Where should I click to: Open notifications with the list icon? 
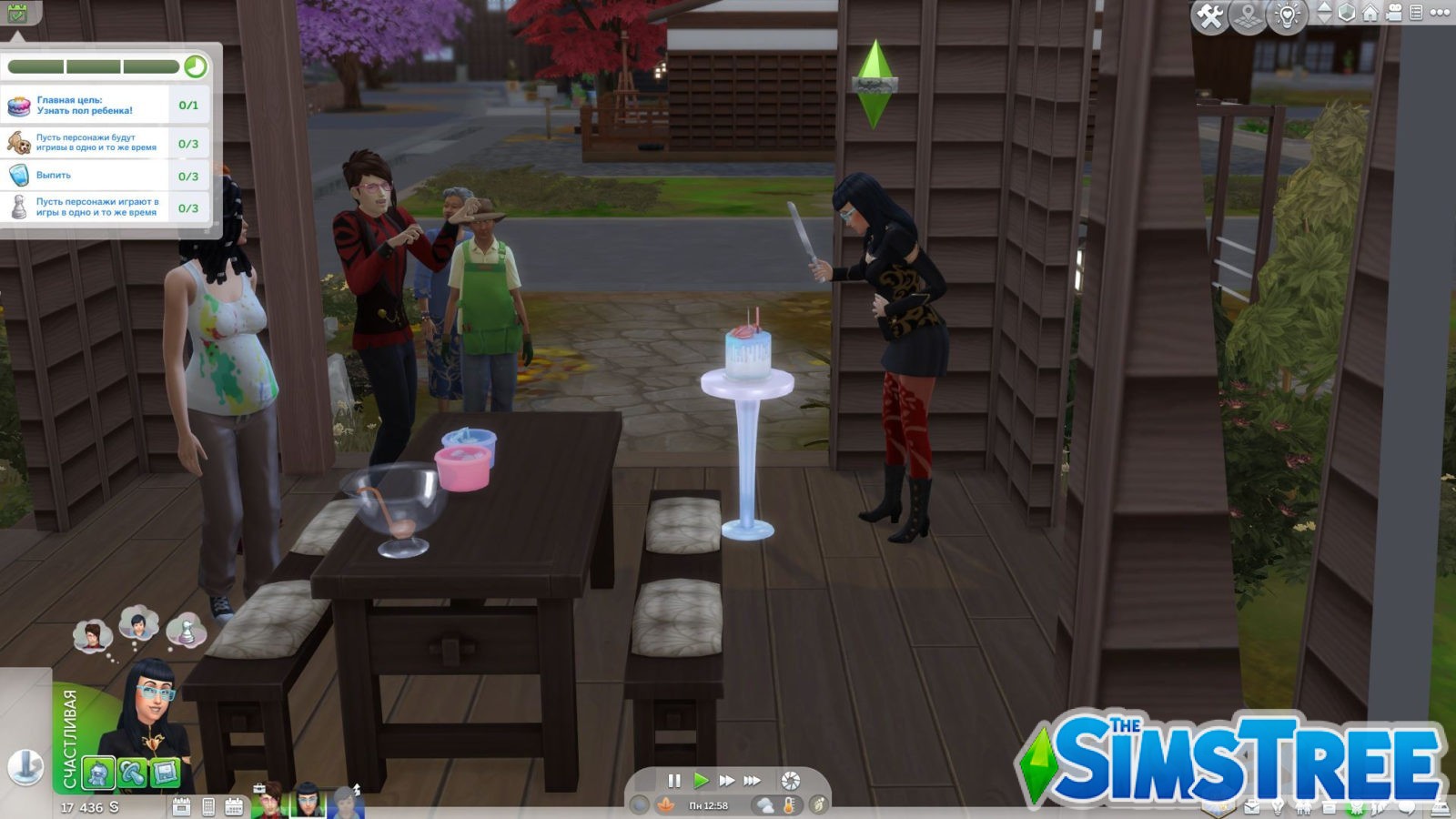point(1416,13)
